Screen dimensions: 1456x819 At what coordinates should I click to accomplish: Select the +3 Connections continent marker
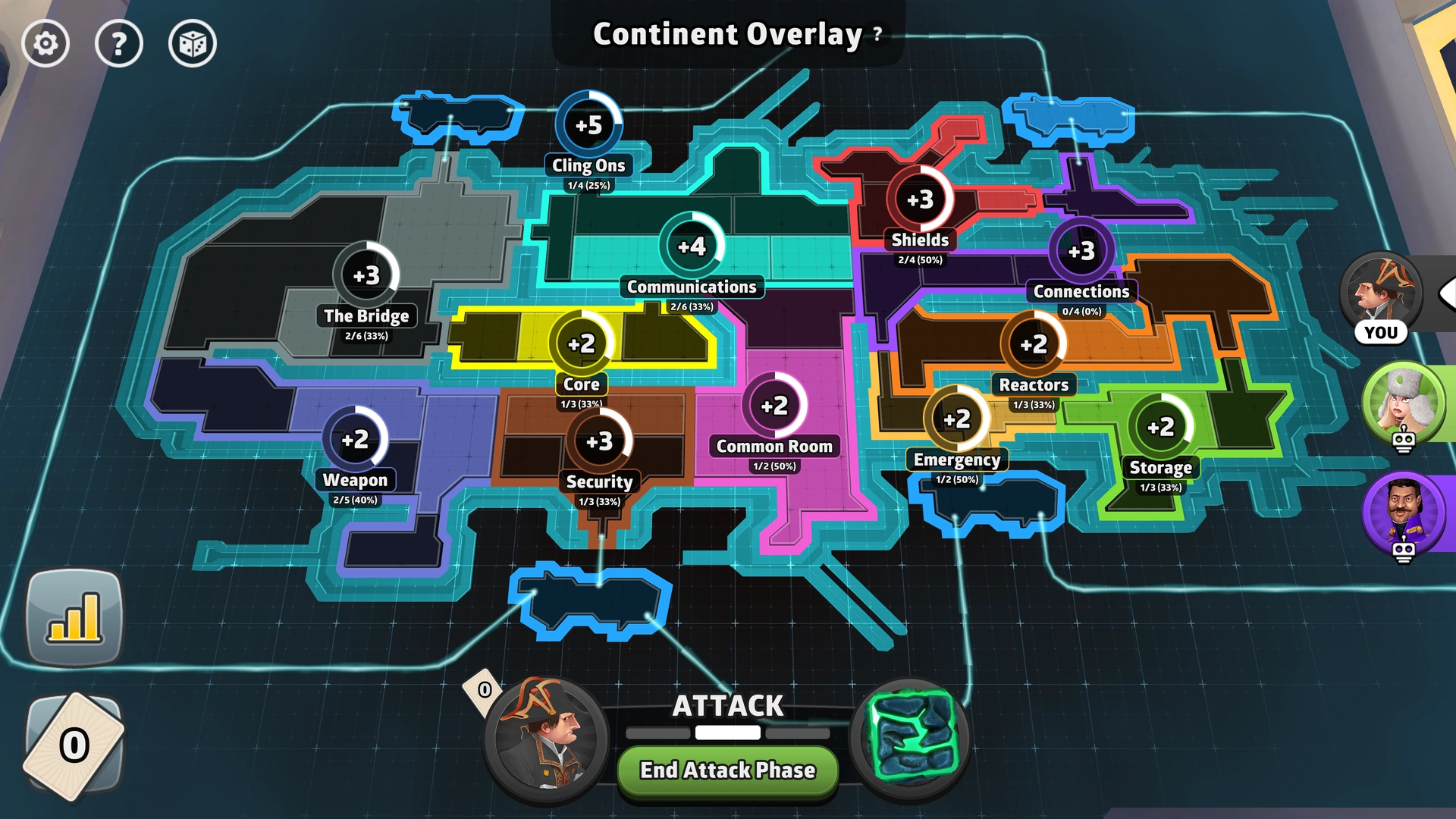(1082, 250)
